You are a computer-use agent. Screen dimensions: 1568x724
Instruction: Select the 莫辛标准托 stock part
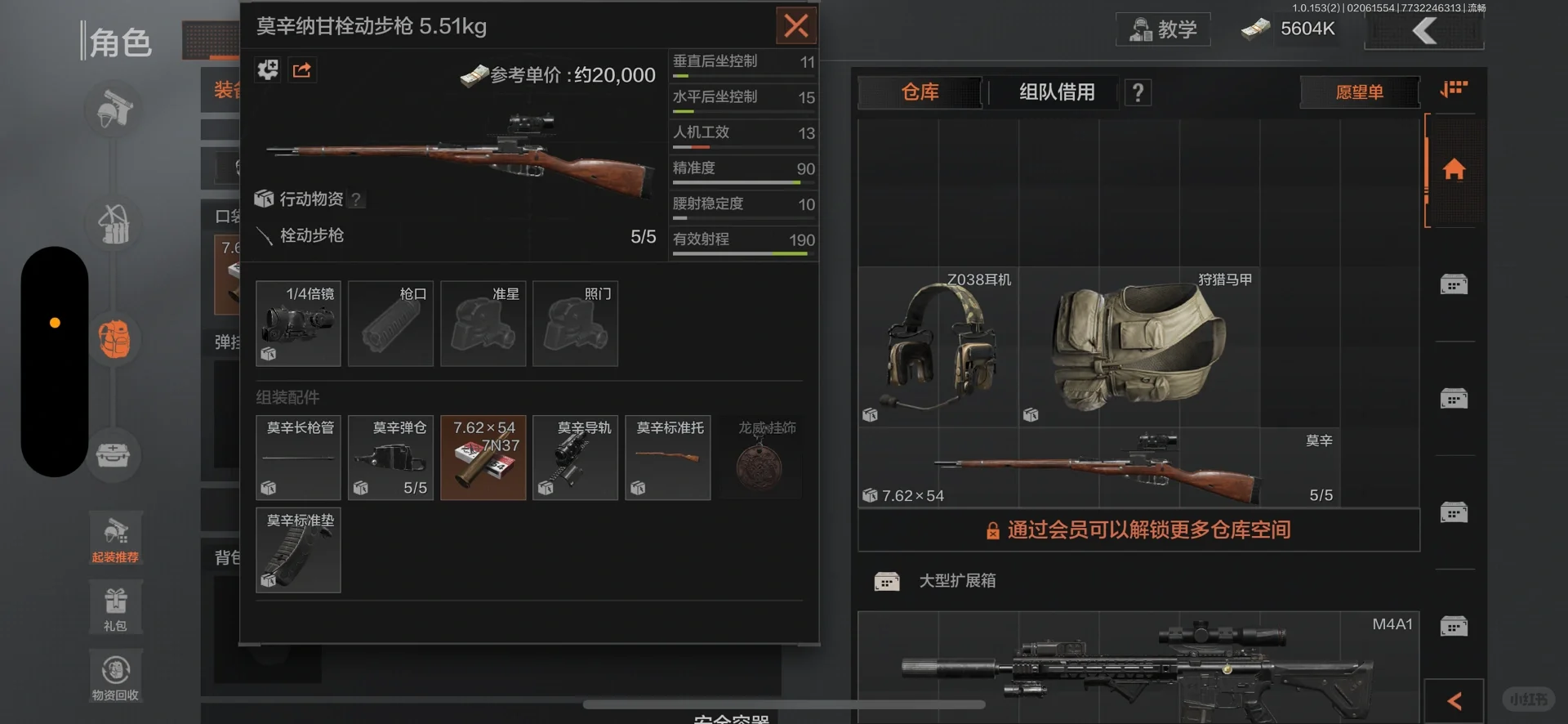tap(667, 458)
